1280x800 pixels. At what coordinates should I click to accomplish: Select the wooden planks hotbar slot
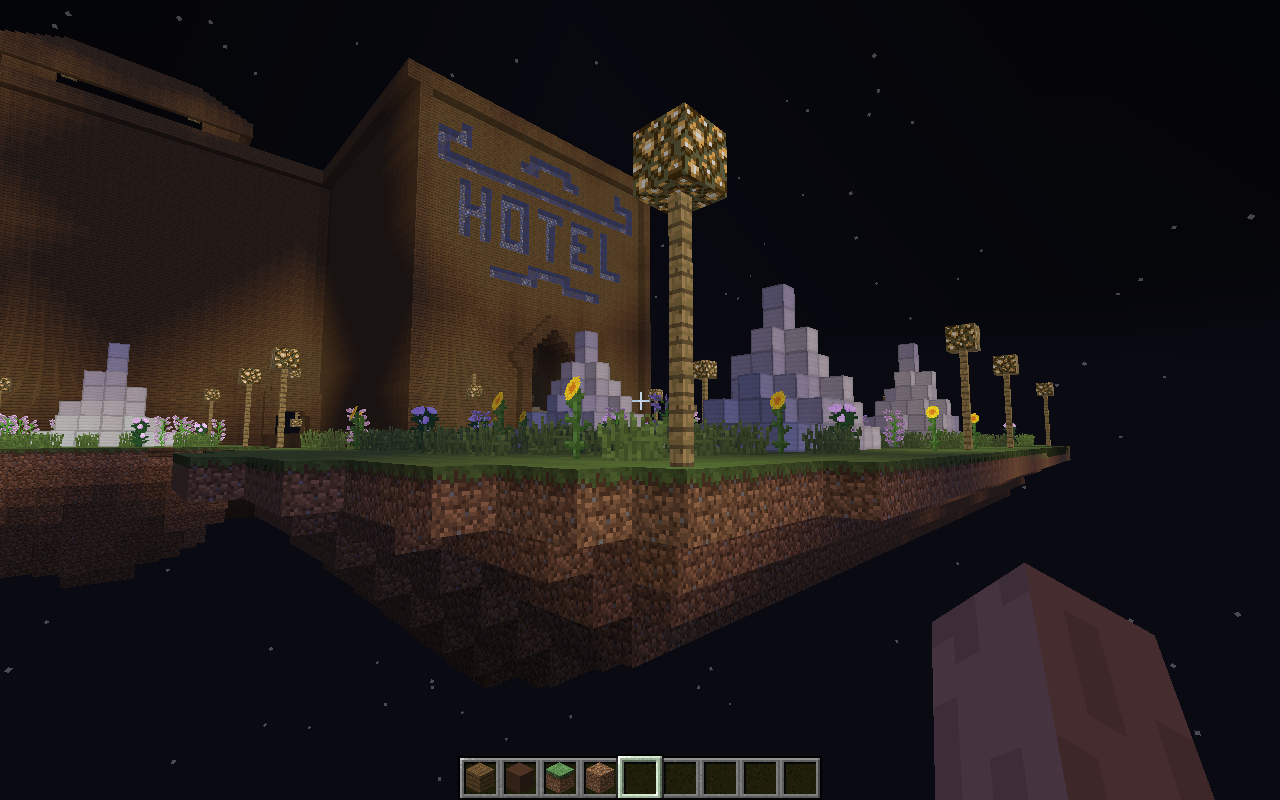coord(480,777)
